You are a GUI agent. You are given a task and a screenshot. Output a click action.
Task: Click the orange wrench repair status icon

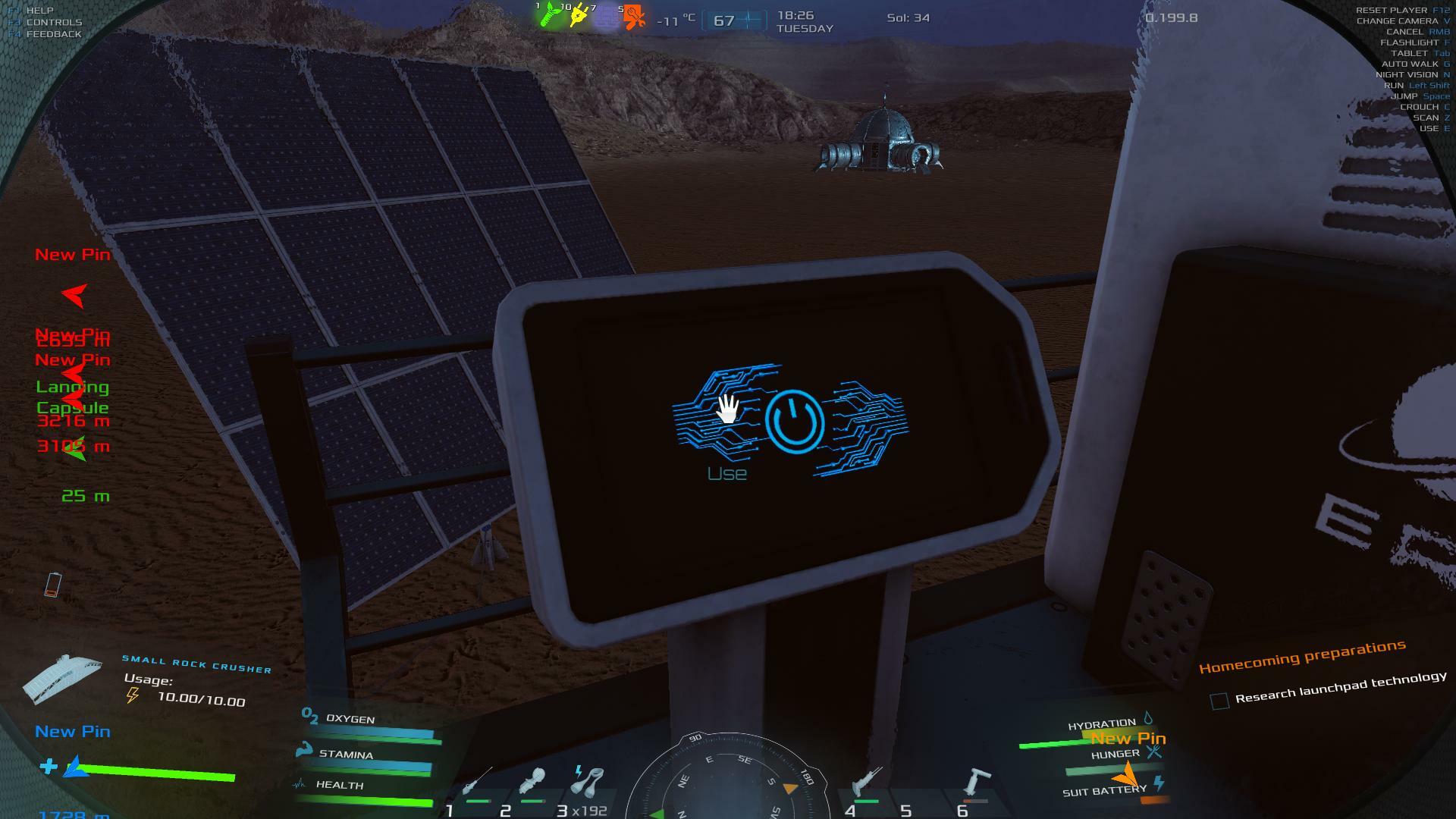(x=633, y=17)
